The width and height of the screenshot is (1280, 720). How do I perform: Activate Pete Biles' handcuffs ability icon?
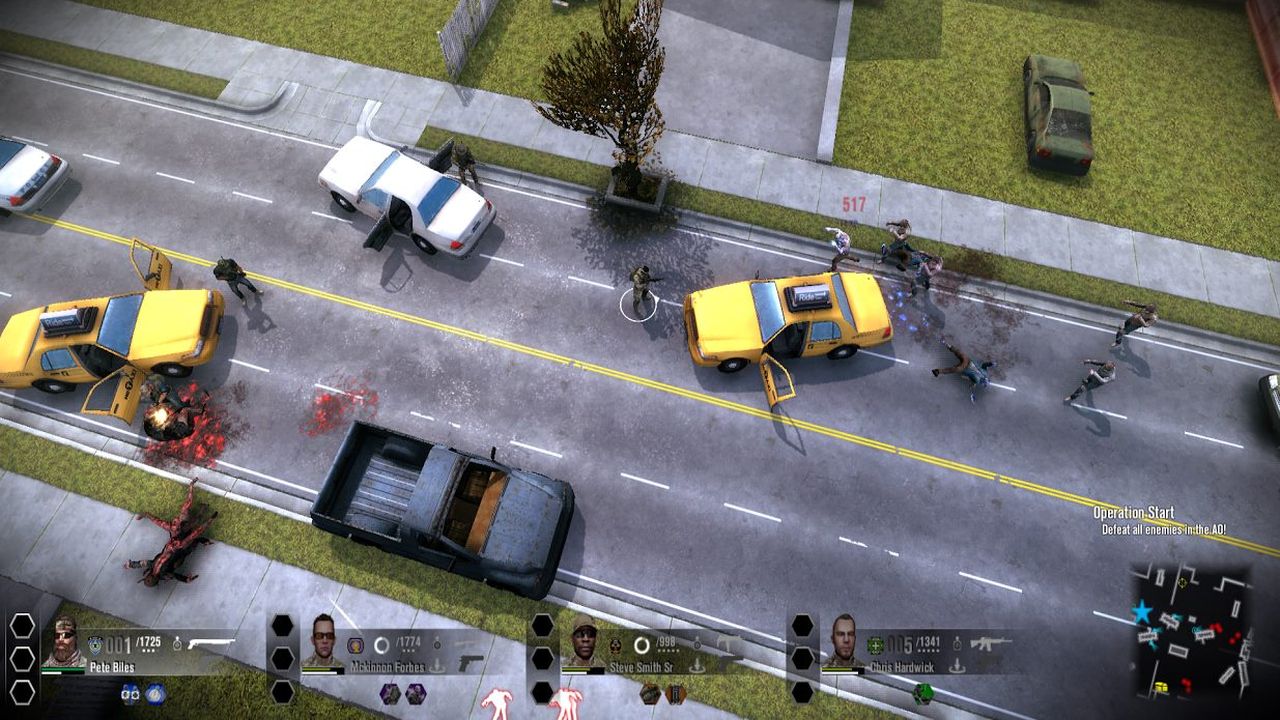tap(130, 693)
